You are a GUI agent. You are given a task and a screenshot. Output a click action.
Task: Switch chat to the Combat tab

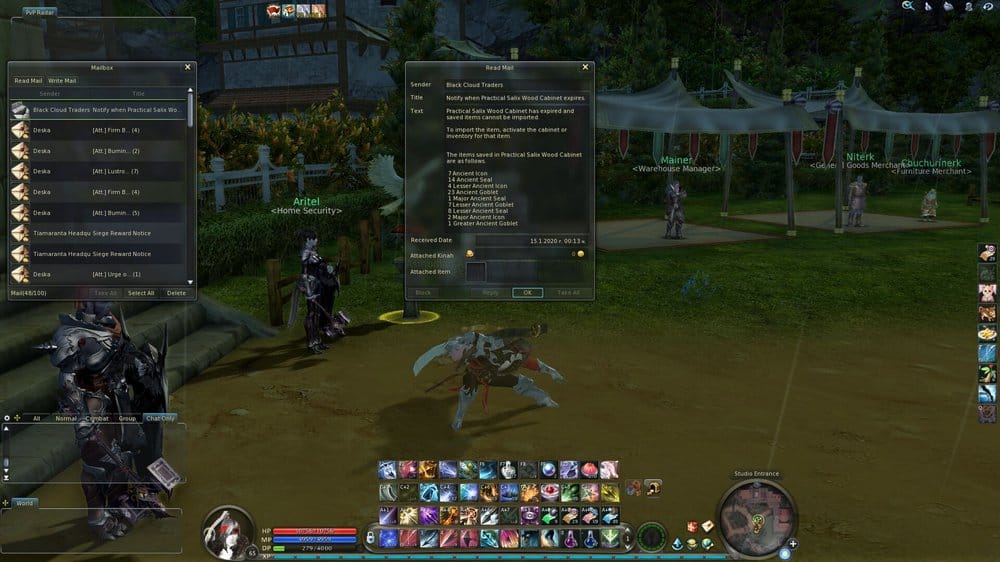tap(97, 418)
